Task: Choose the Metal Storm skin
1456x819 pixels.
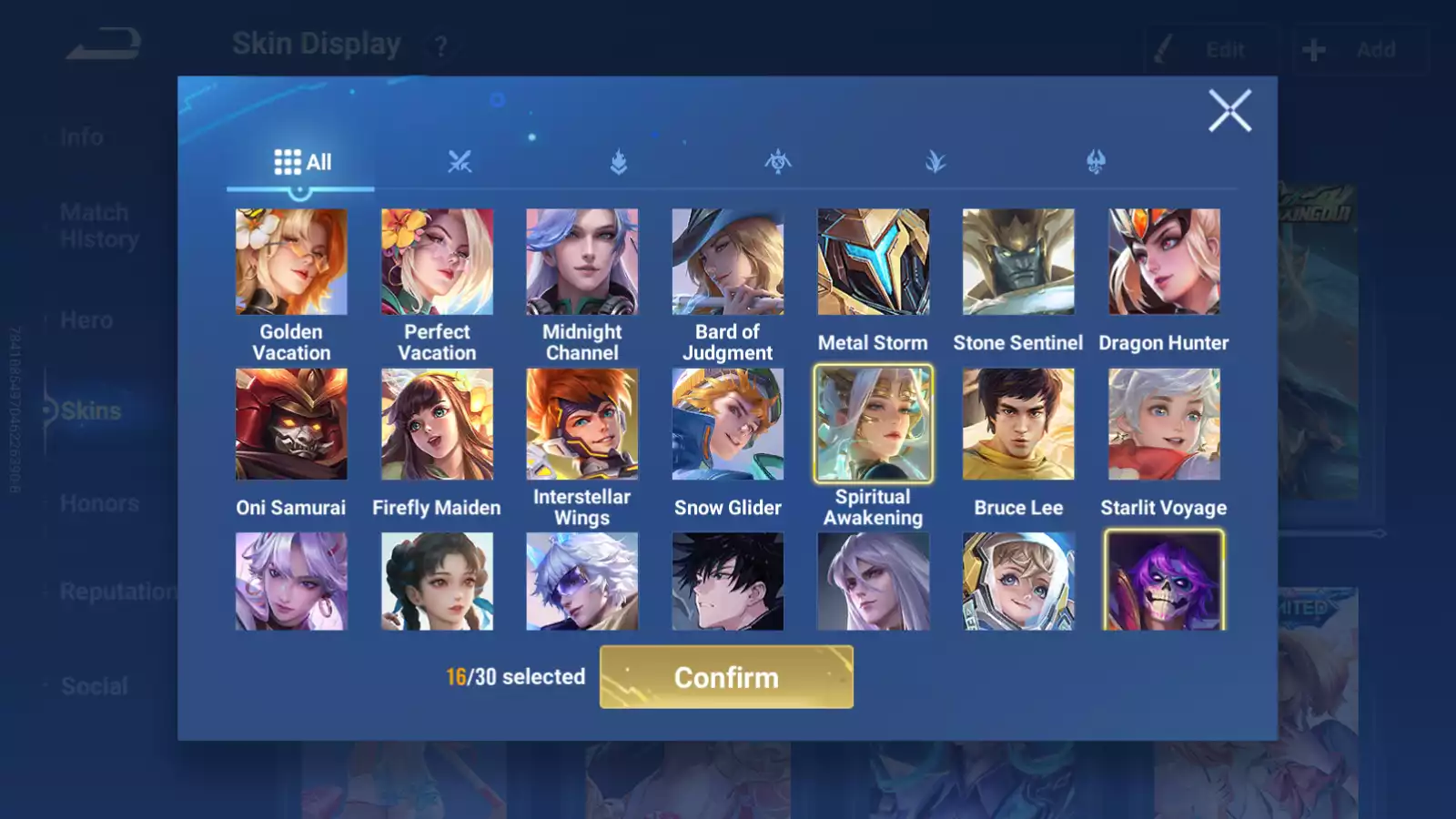Action: point(873,262)
